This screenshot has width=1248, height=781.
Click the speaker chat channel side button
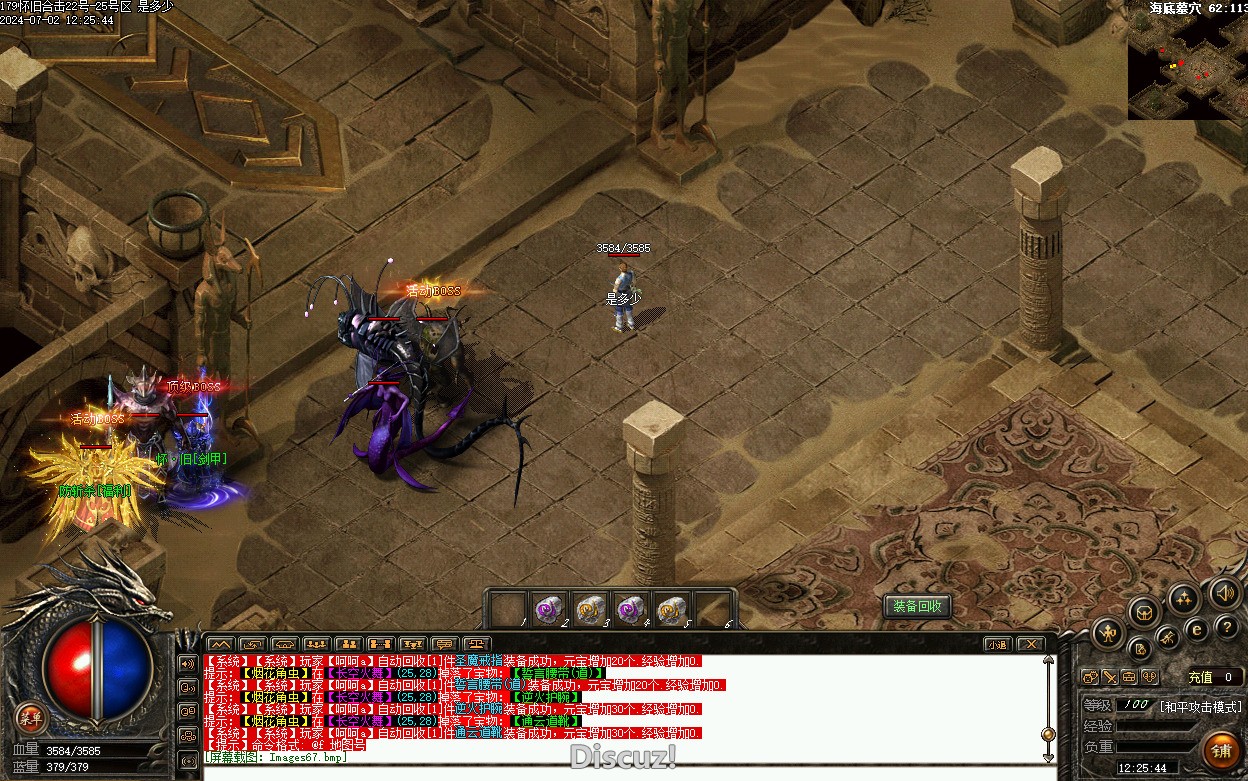tap(187, 663)
